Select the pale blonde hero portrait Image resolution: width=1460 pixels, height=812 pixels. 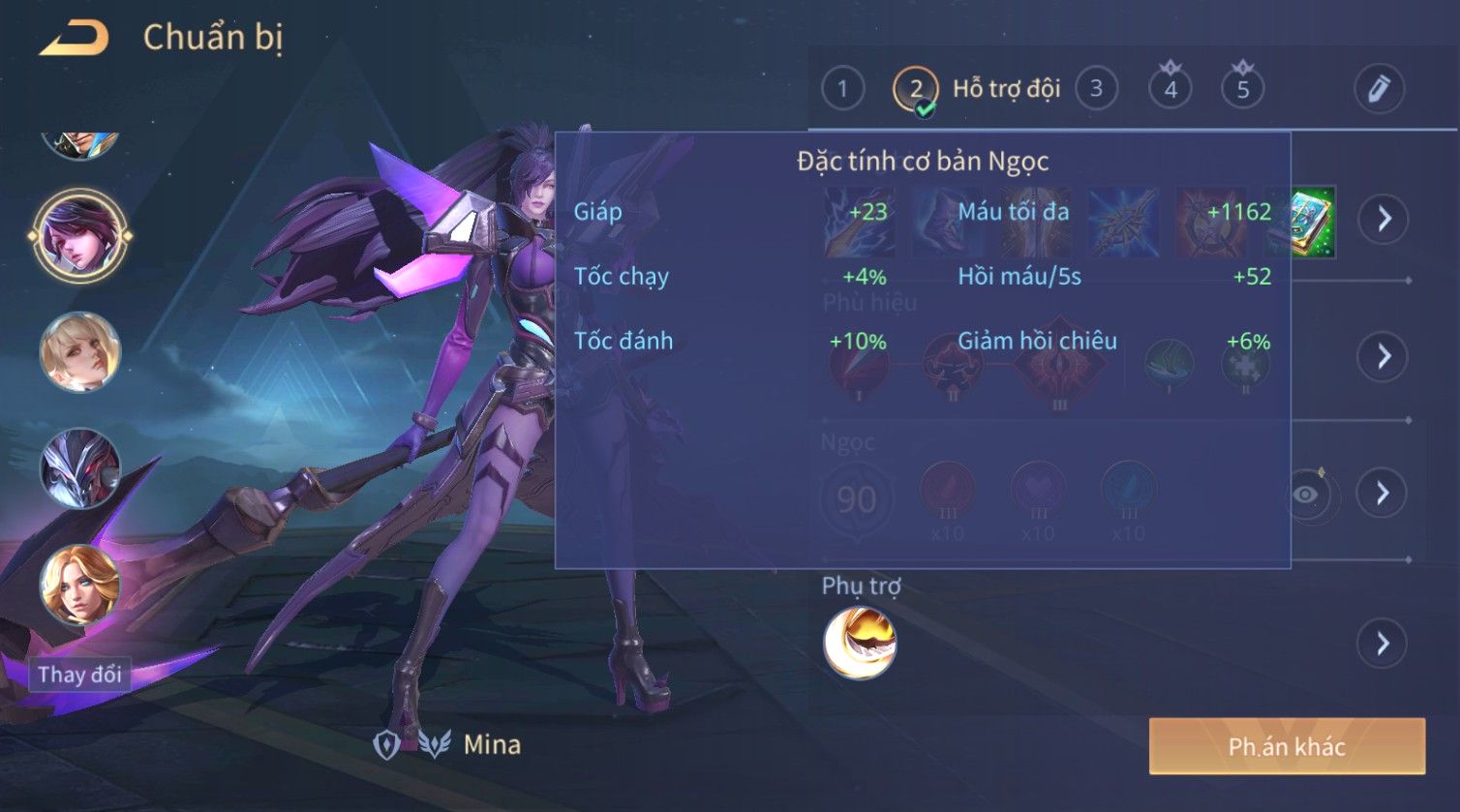[x=80, y=351]
